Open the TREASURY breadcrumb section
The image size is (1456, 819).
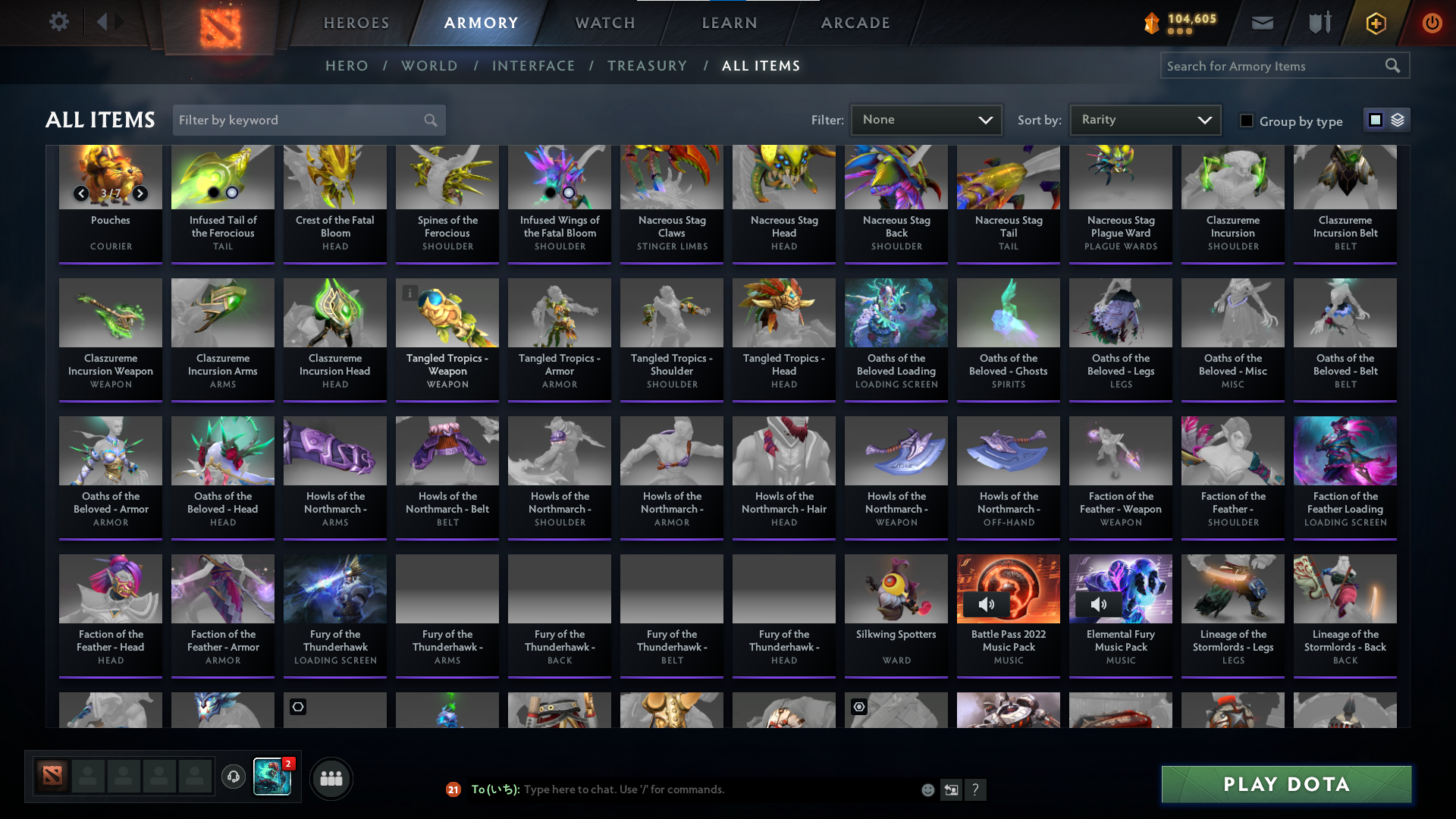click(647, 66)
